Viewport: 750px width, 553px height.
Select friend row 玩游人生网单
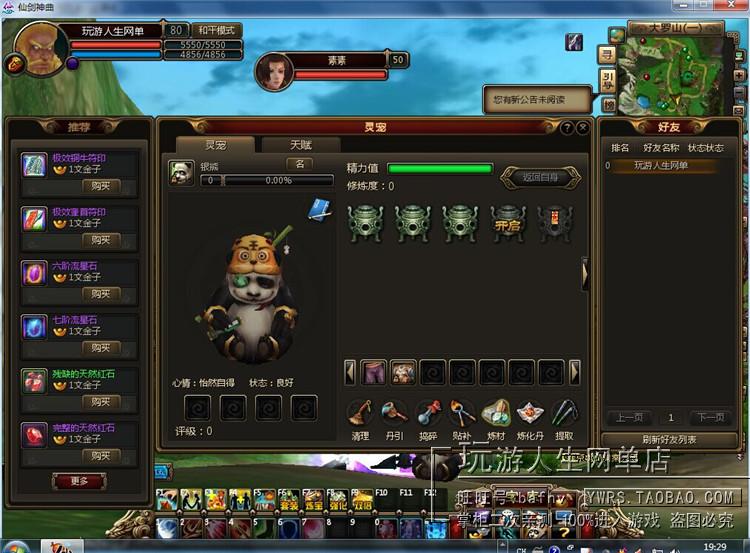661,165
